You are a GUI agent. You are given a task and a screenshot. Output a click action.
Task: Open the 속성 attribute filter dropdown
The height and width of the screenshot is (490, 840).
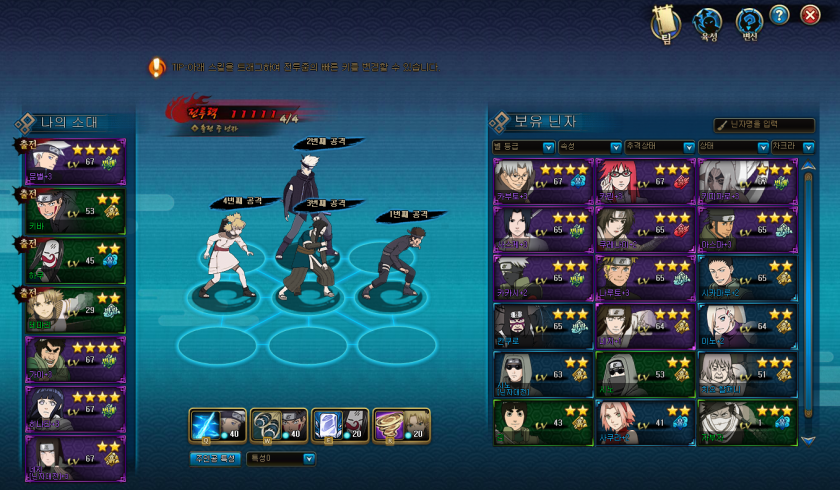click(616, 147)
